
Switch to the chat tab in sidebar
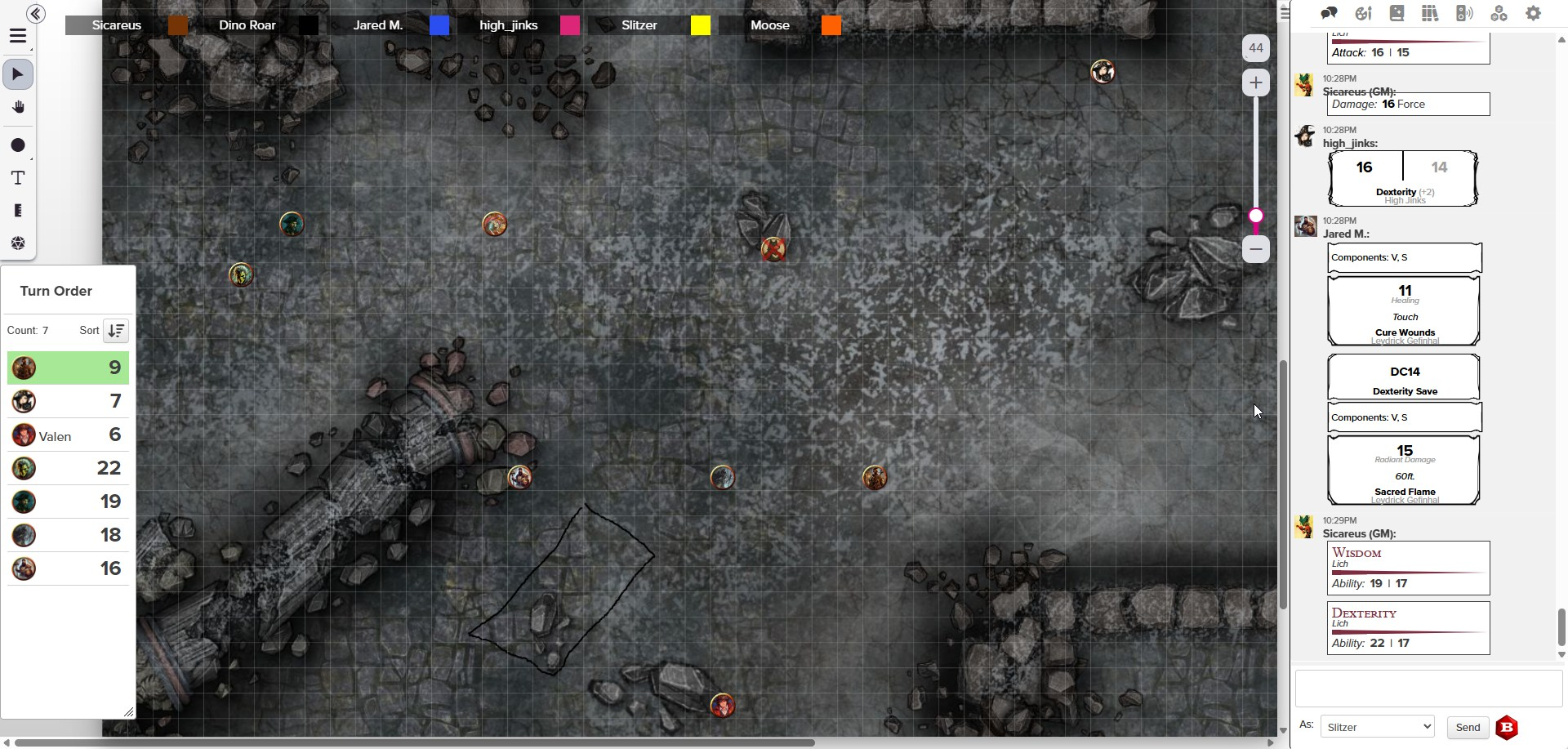pyautogui.click(x=1329, y=13)
